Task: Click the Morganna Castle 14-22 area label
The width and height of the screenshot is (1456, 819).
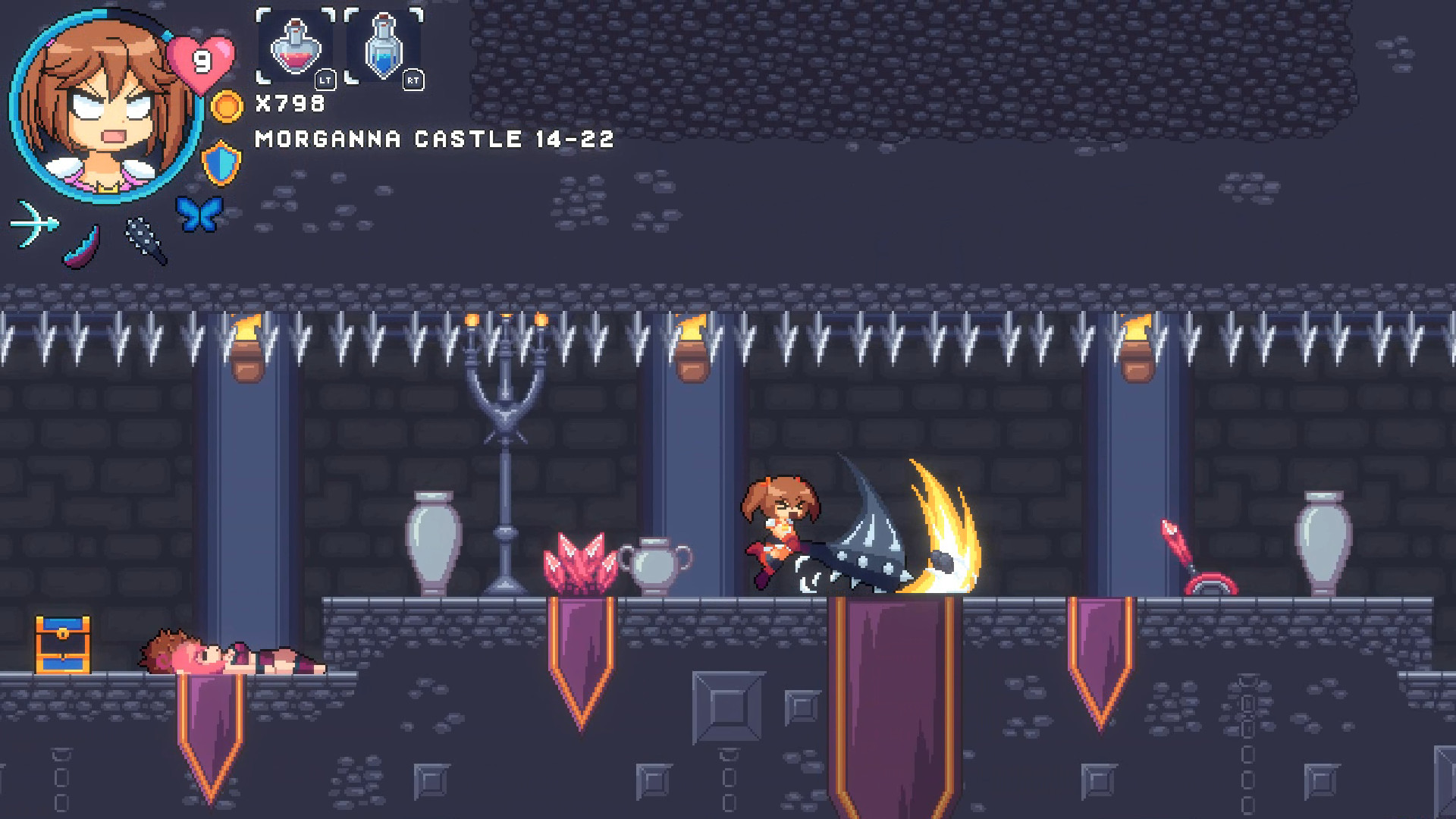Action: pos(432,140)
